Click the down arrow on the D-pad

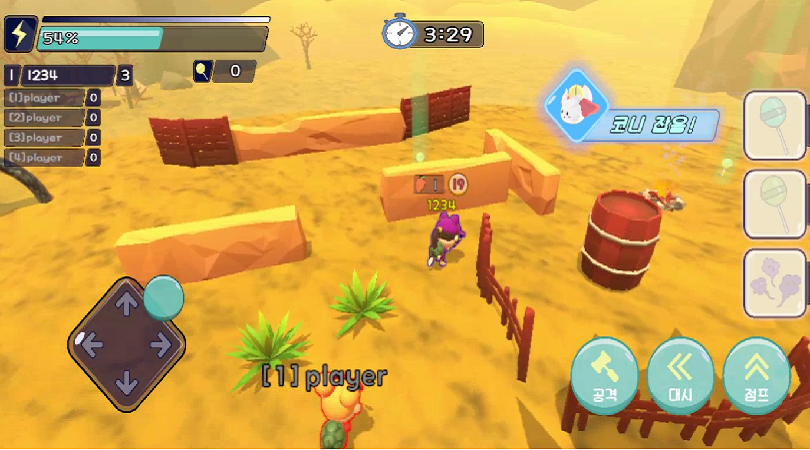126,382
